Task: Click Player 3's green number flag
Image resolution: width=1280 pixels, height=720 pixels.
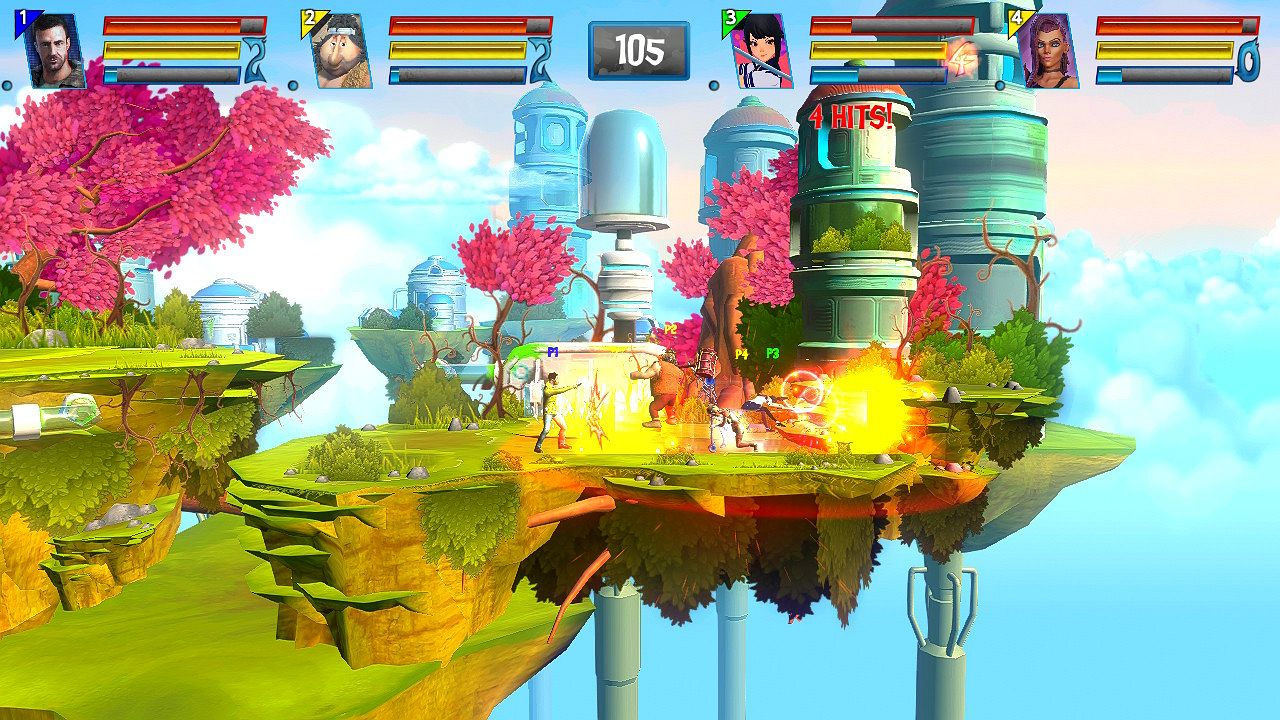Action: coord(731,16)
